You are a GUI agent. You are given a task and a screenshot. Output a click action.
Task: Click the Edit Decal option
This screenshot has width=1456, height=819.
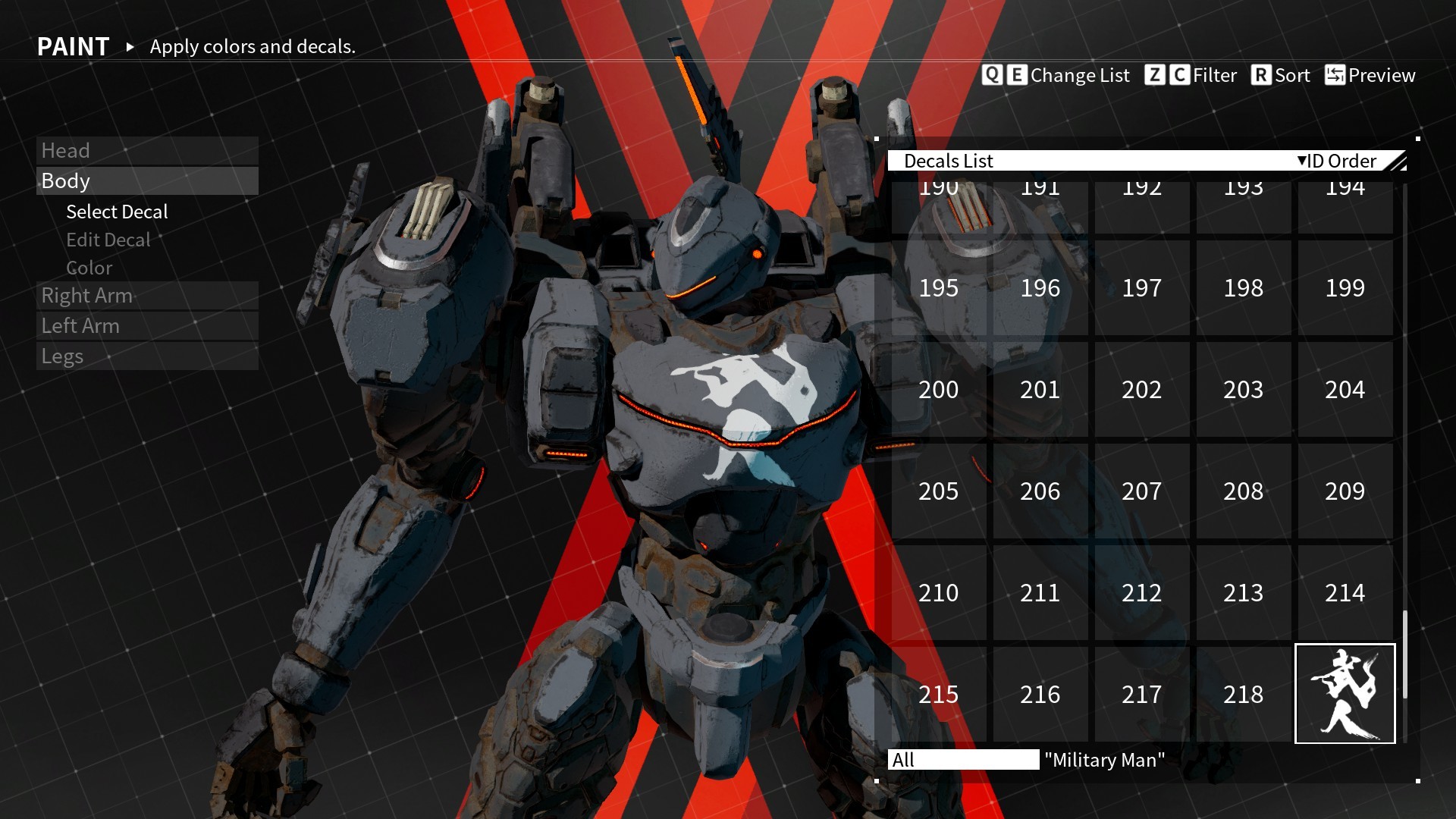click(108, 240)
